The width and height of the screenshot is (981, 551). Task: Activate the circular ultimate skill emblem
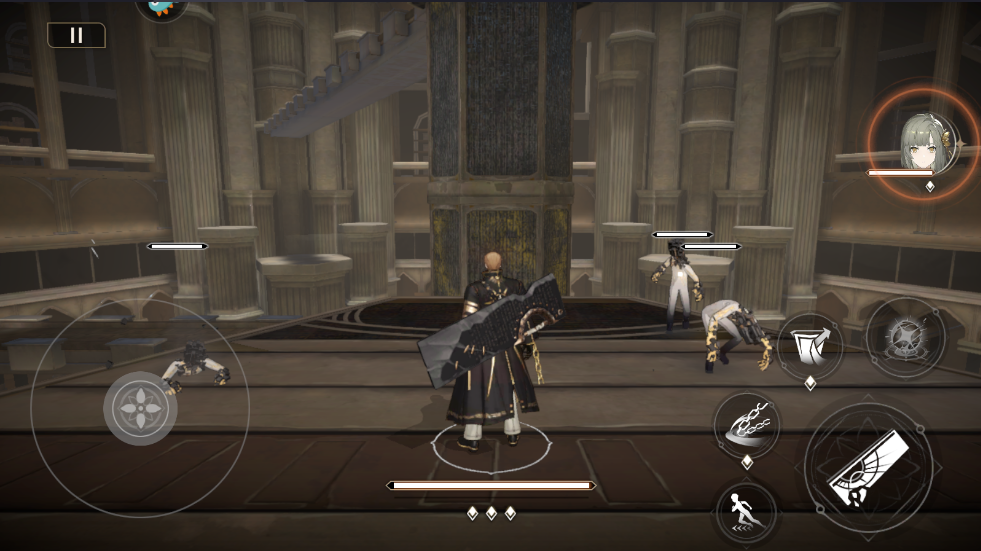905,337
